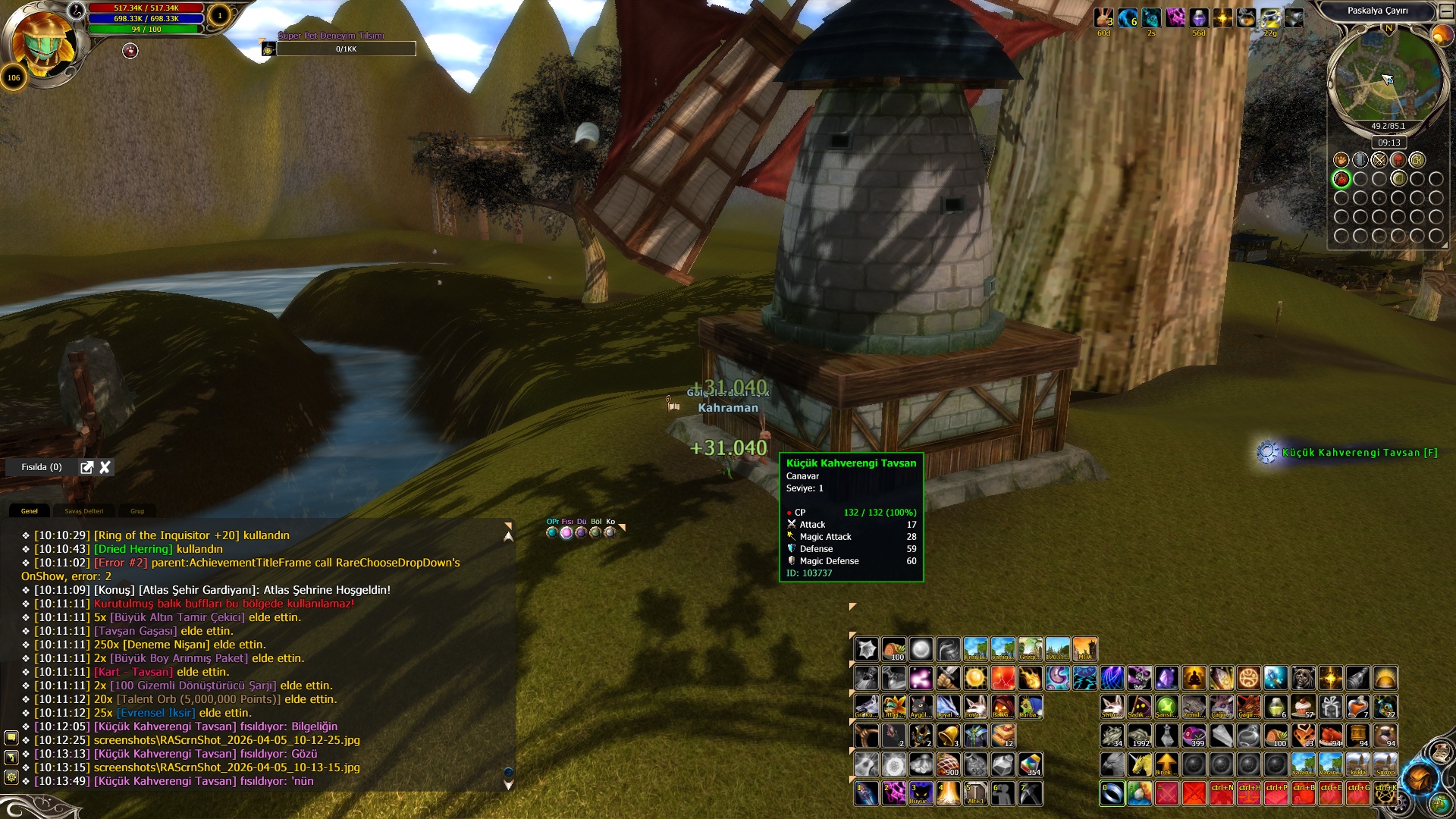The height and width of the screenshot is (819, 1456).
Task: Close the Fısılda whisper panel
Action: point(105,467)
